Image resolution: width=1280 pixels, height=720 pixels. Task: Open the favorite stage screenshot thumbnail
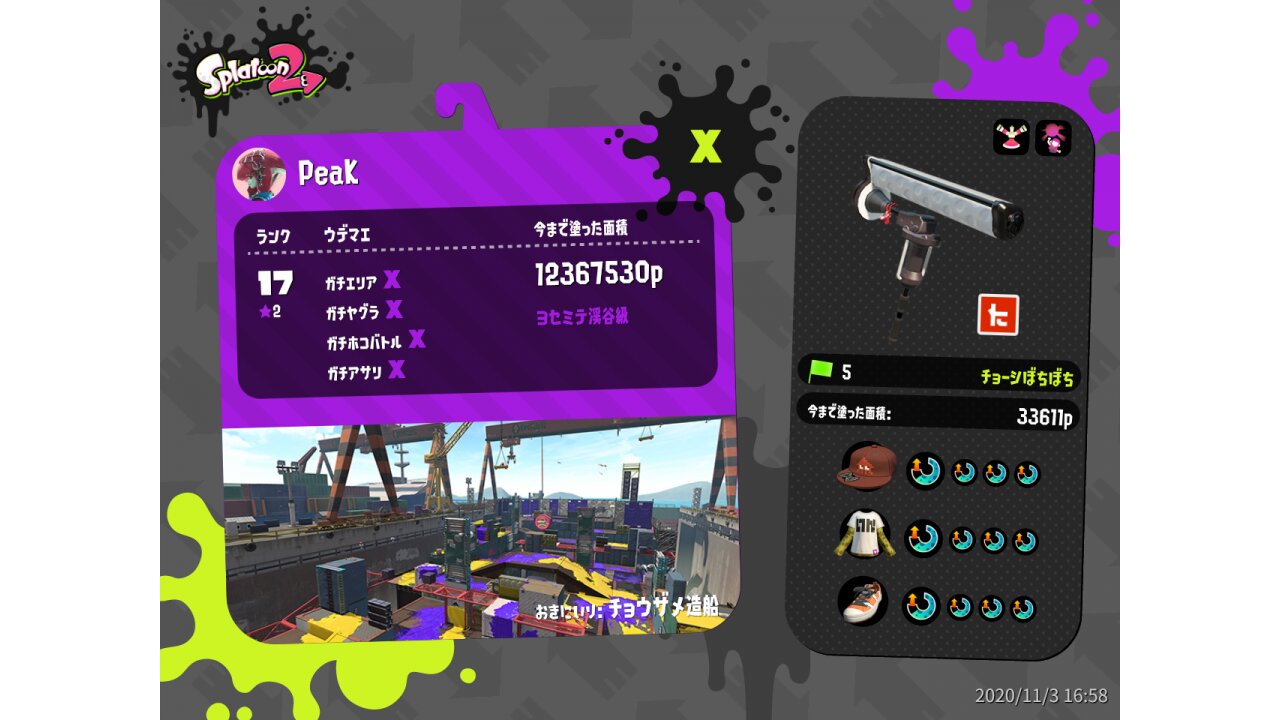pyautogui.click(x=478, y=530)
